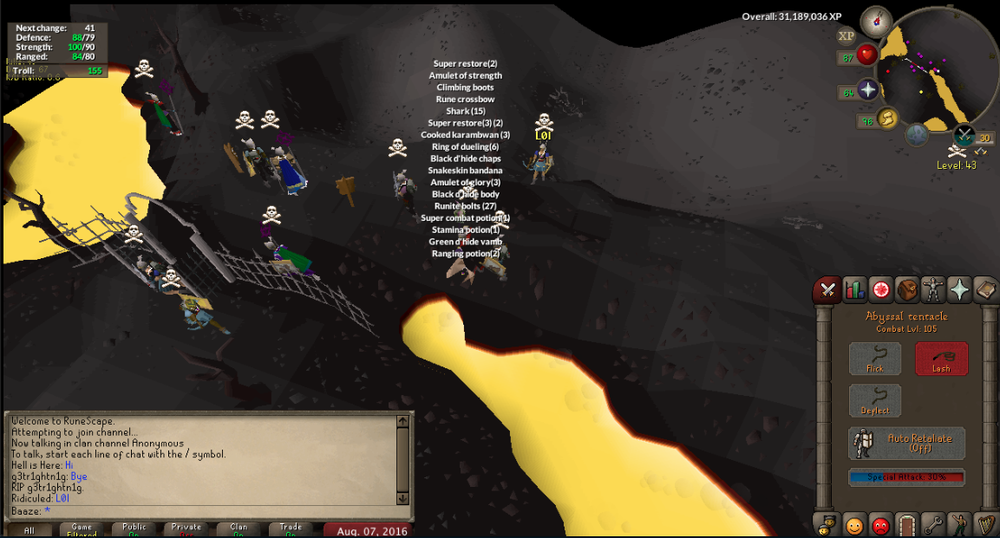Screen dimensions: 1000x538
Task: Switch chat filter to Clan
Action: coord(238,529)
